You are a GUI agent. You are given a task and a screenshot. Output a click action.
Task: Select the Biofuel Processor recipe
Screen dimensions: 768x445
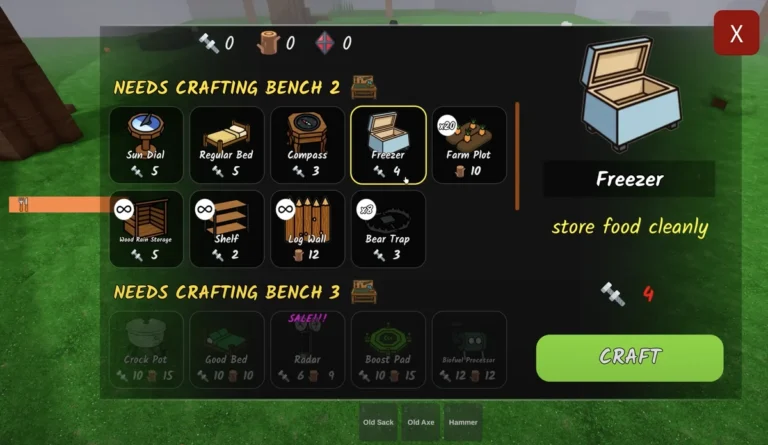[x=468, y=349]
